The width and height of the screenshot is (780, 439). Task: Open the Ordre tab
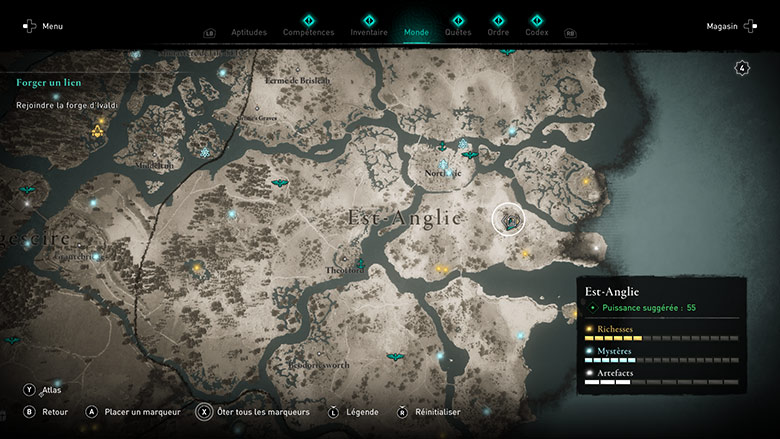click(x=498, y=32)
